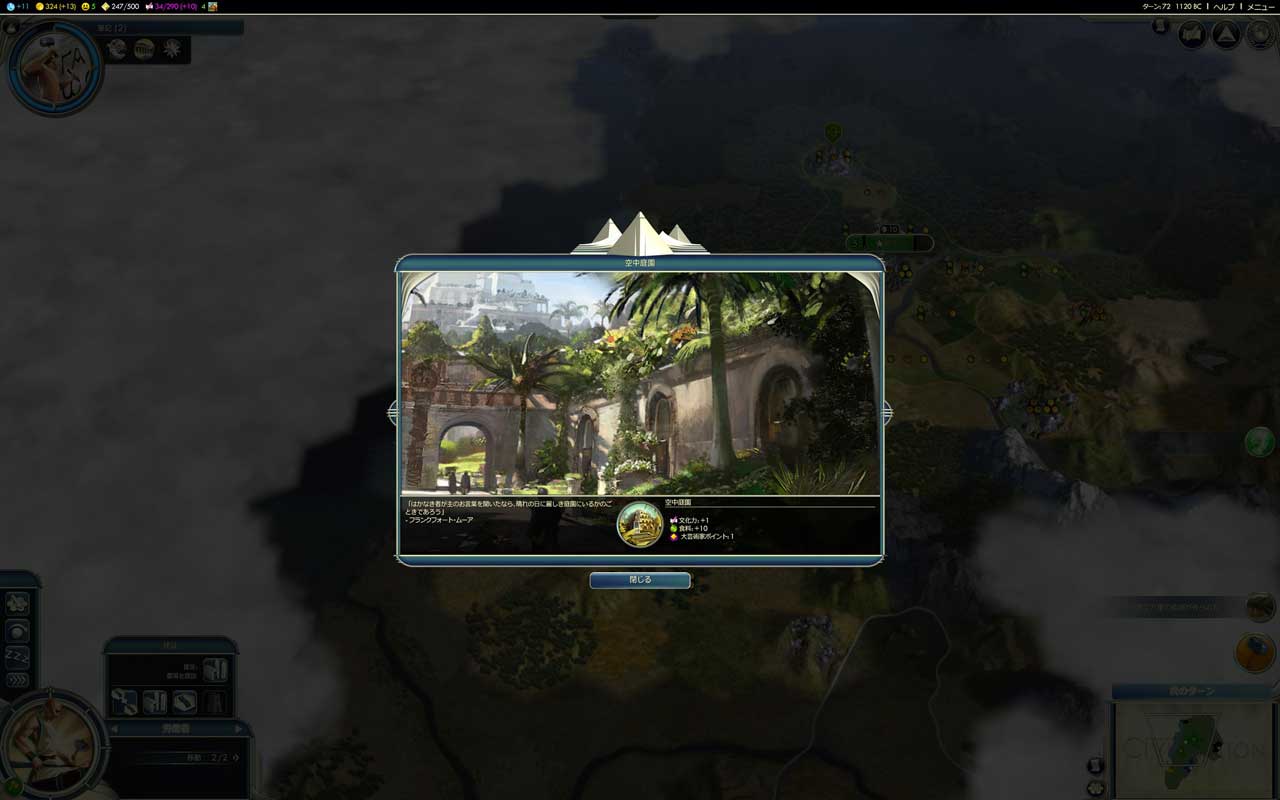
Task: Put the worker unit to sleep
Action: tap(17, 656)
